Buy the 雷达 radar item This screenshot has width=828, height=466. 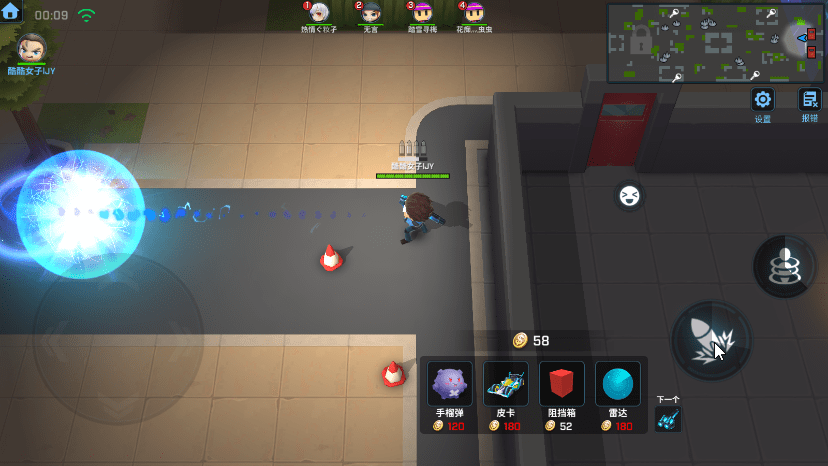pyautogui.click(x=618, y=384)
